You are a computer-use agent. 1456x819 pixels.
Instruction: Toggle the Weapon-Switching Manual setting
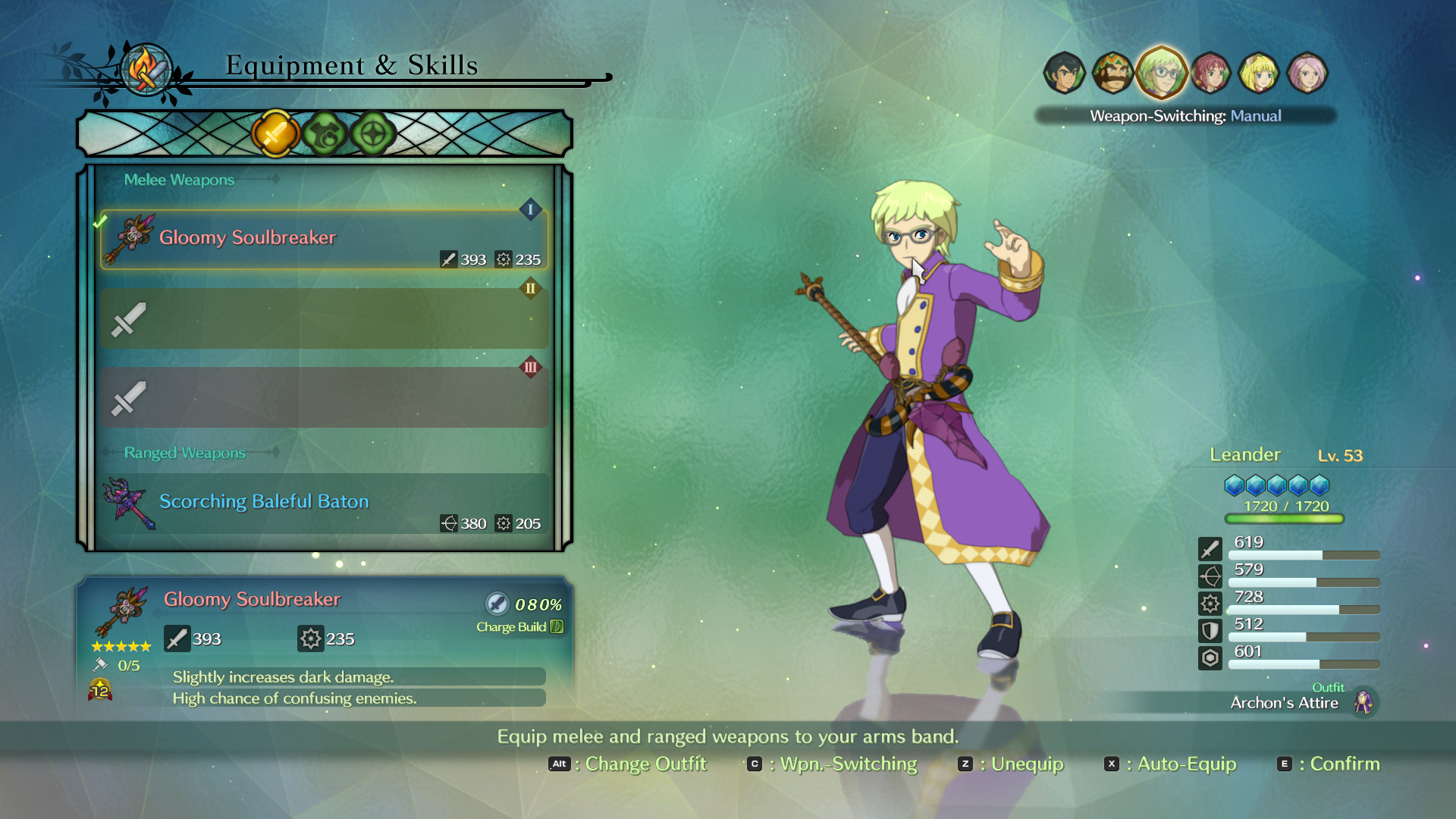point(1185,116)
